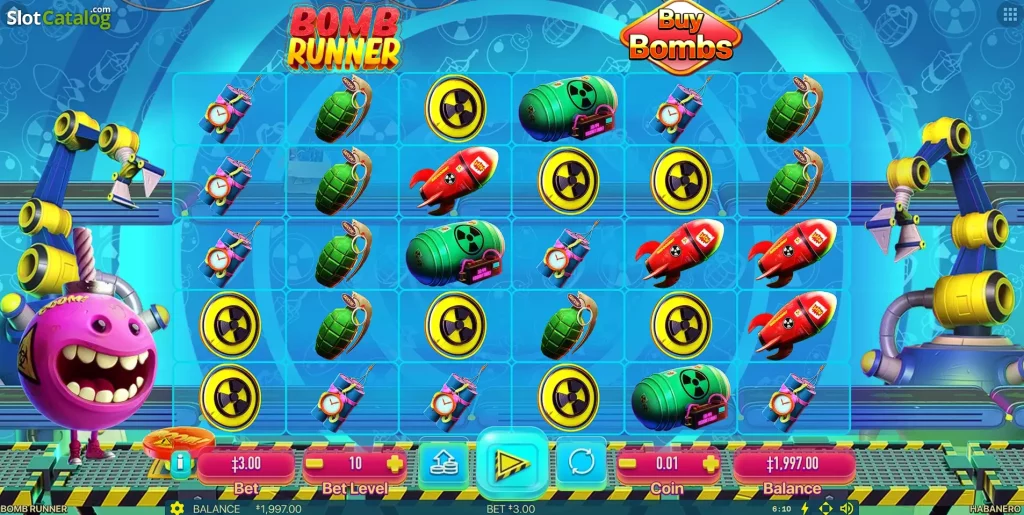1024x515 pixels.
Task: Open the info paytable button
Action: click(181, 463)
